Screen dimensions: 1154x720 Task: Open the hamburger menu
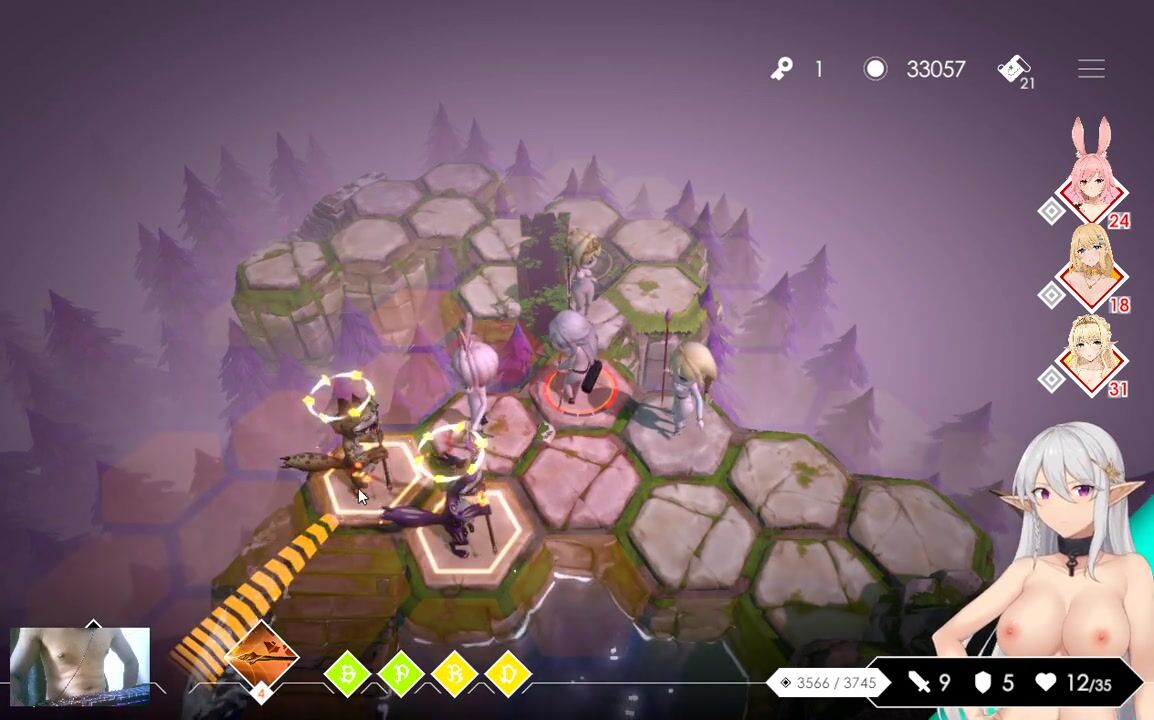(1091, 69)
